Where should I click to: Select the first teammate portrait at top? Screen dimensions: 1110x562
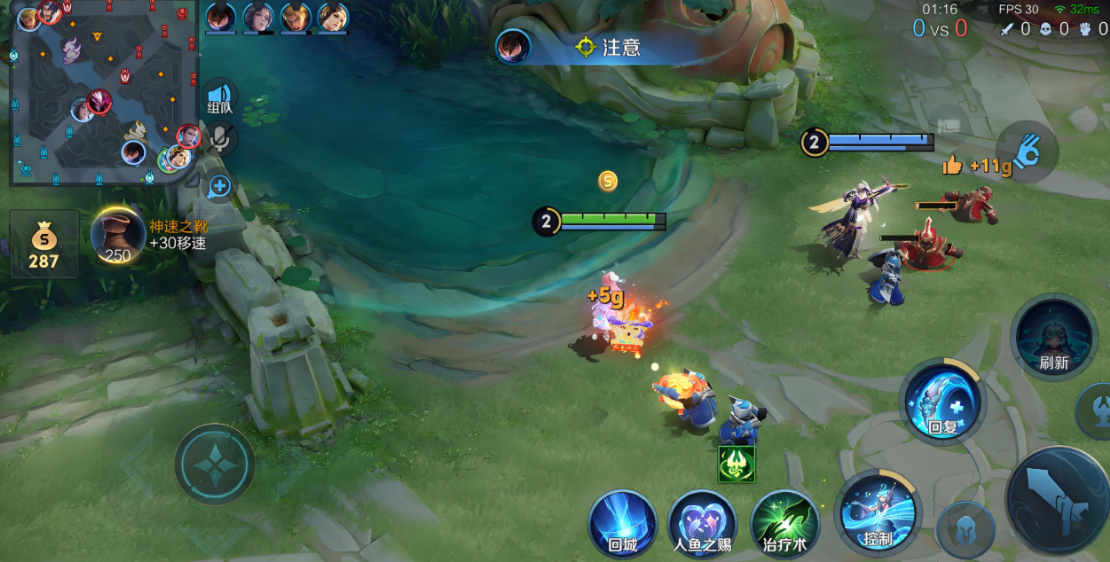221,17
